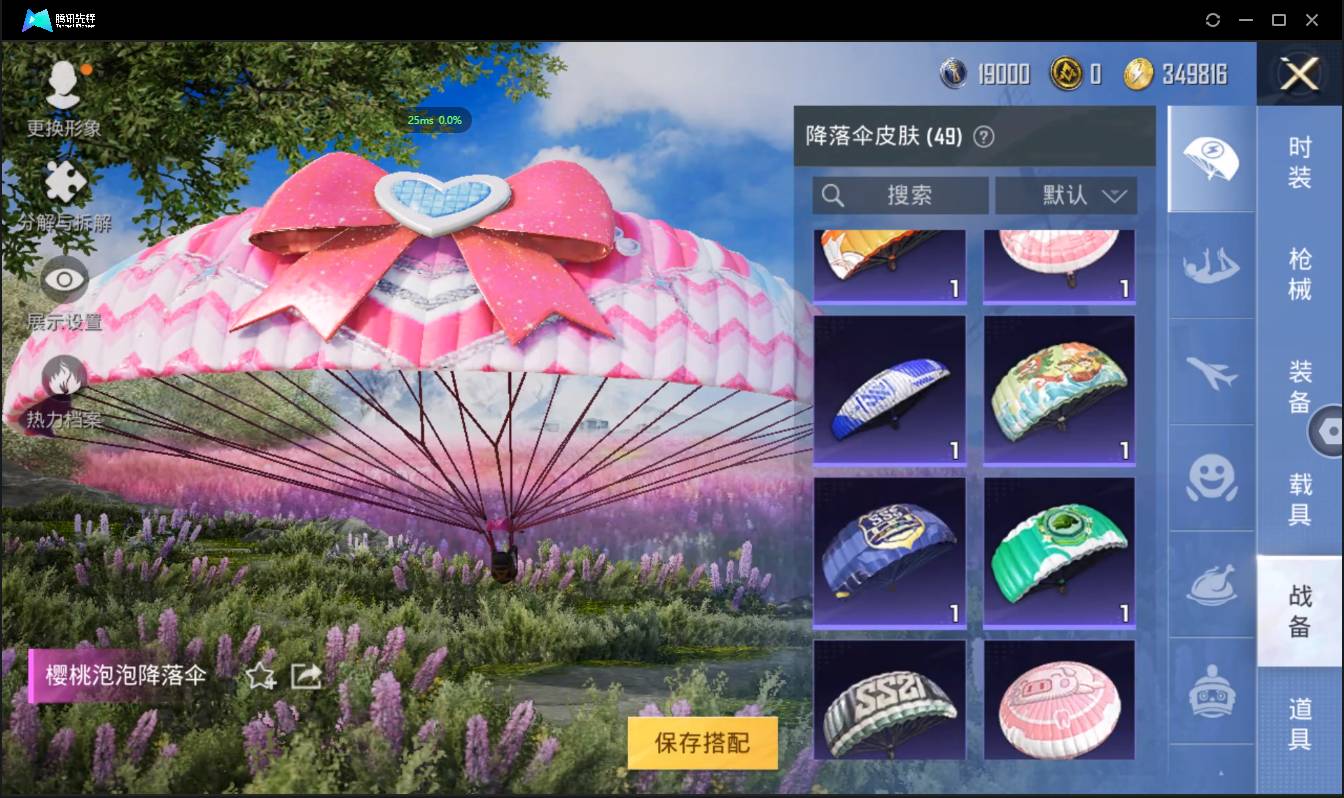Viewport: 1344px width, 798px height.
Task: Open the skydiving gesture category icon
Action: click(x=1210, y=266)
